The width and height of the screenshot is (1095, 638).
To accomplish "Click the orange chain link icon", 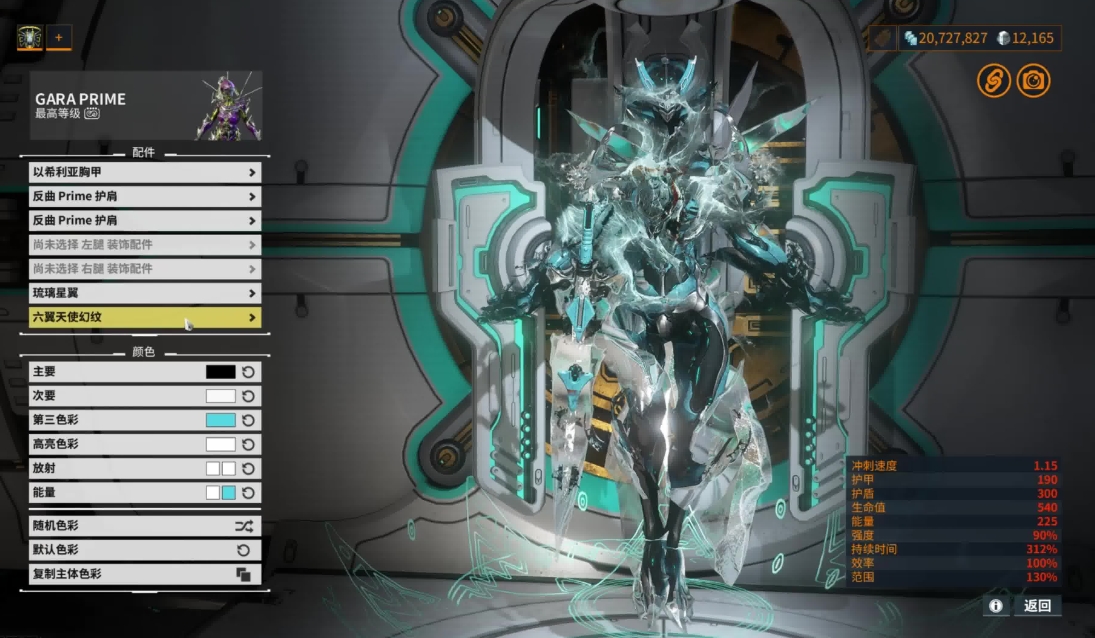I will (993, 81).
